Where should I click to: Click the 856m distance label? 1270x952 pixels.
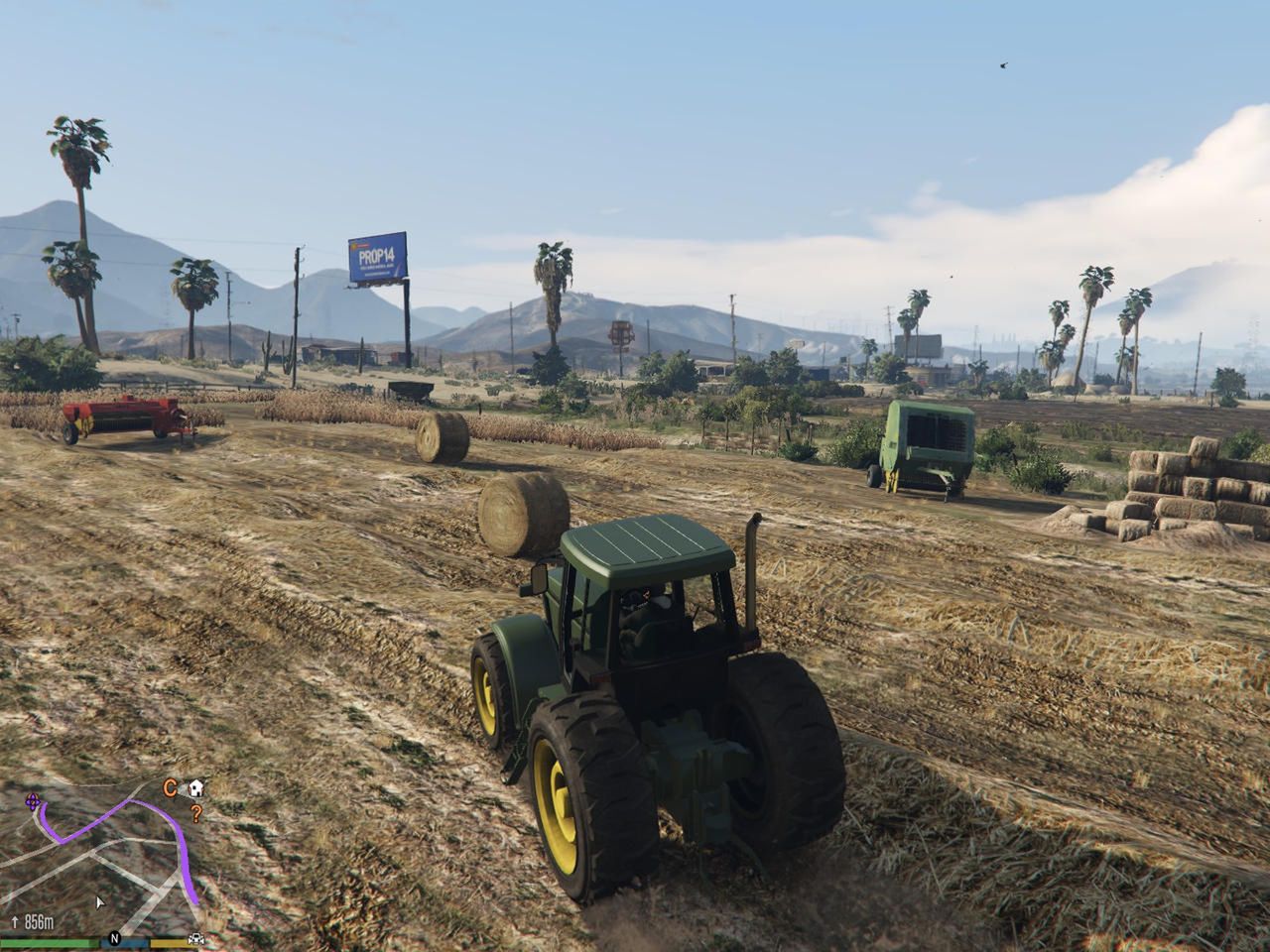point(40,921)
